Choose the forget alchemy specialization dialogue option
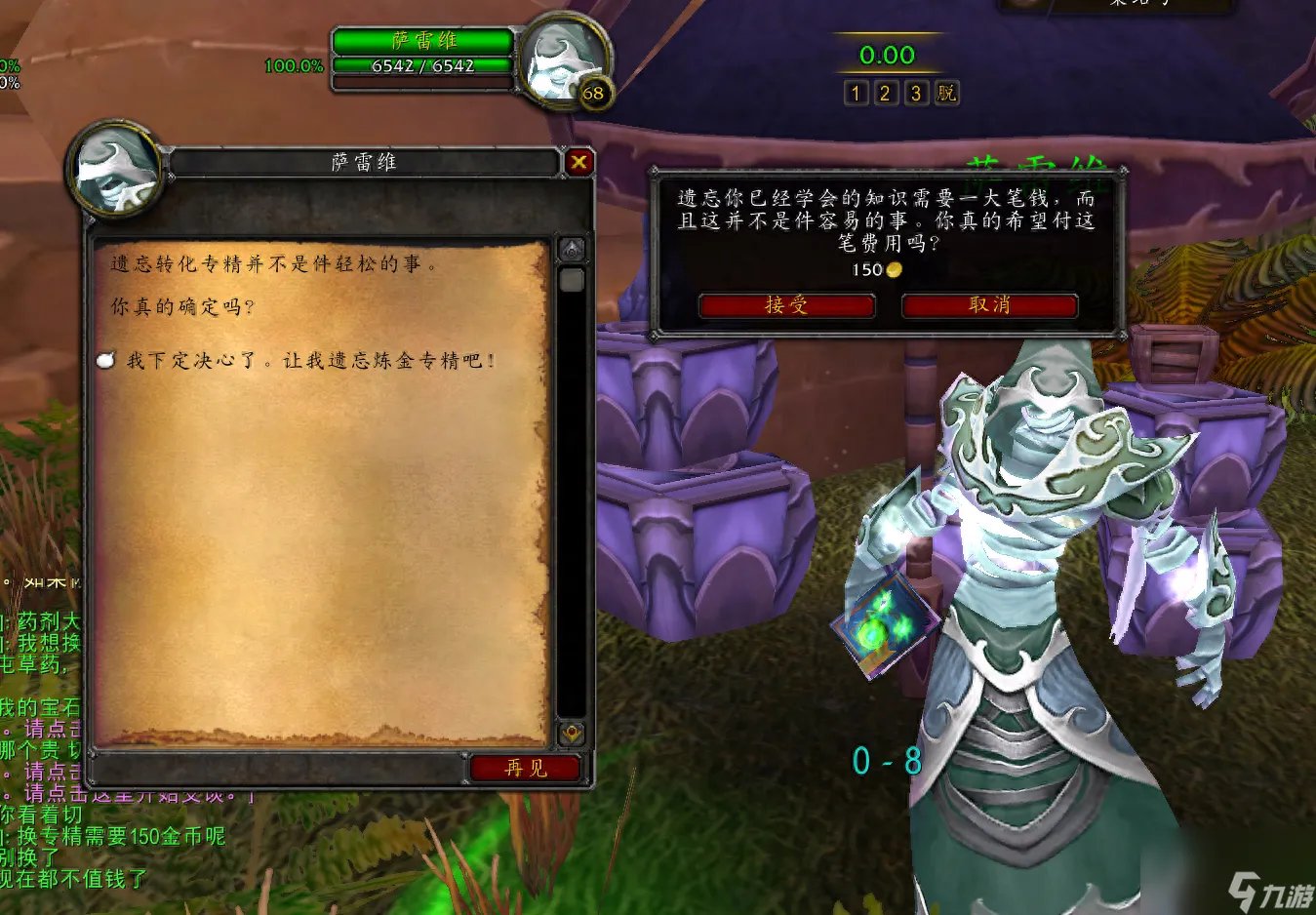Image resolution: width=1316 pixels, height=915 pixels. coord(310,361)
